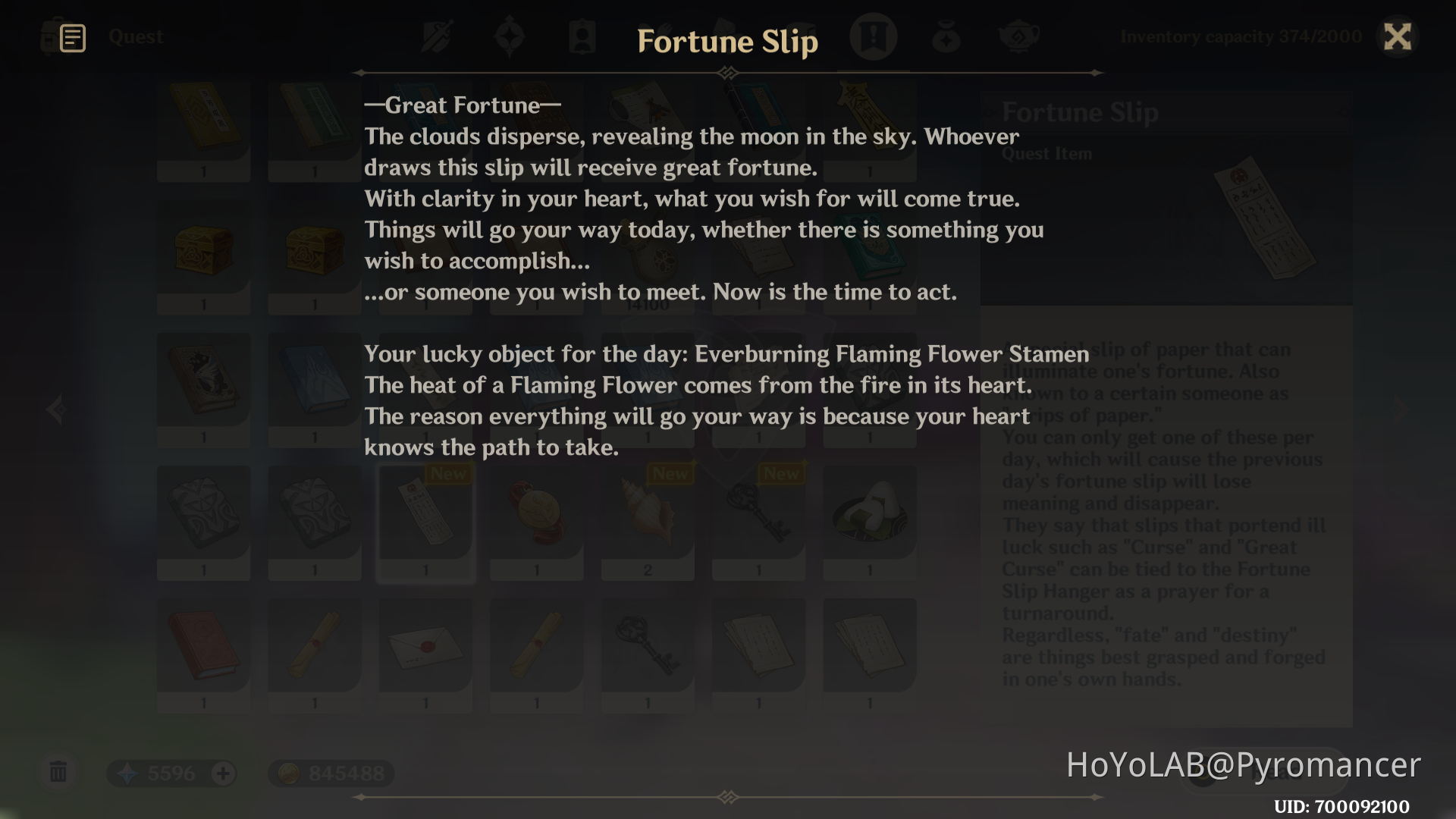The width and height of the screenshot is (1456, 819).
Task: Switch to the highlighted Quest Items tab
Action: point(874,36)
